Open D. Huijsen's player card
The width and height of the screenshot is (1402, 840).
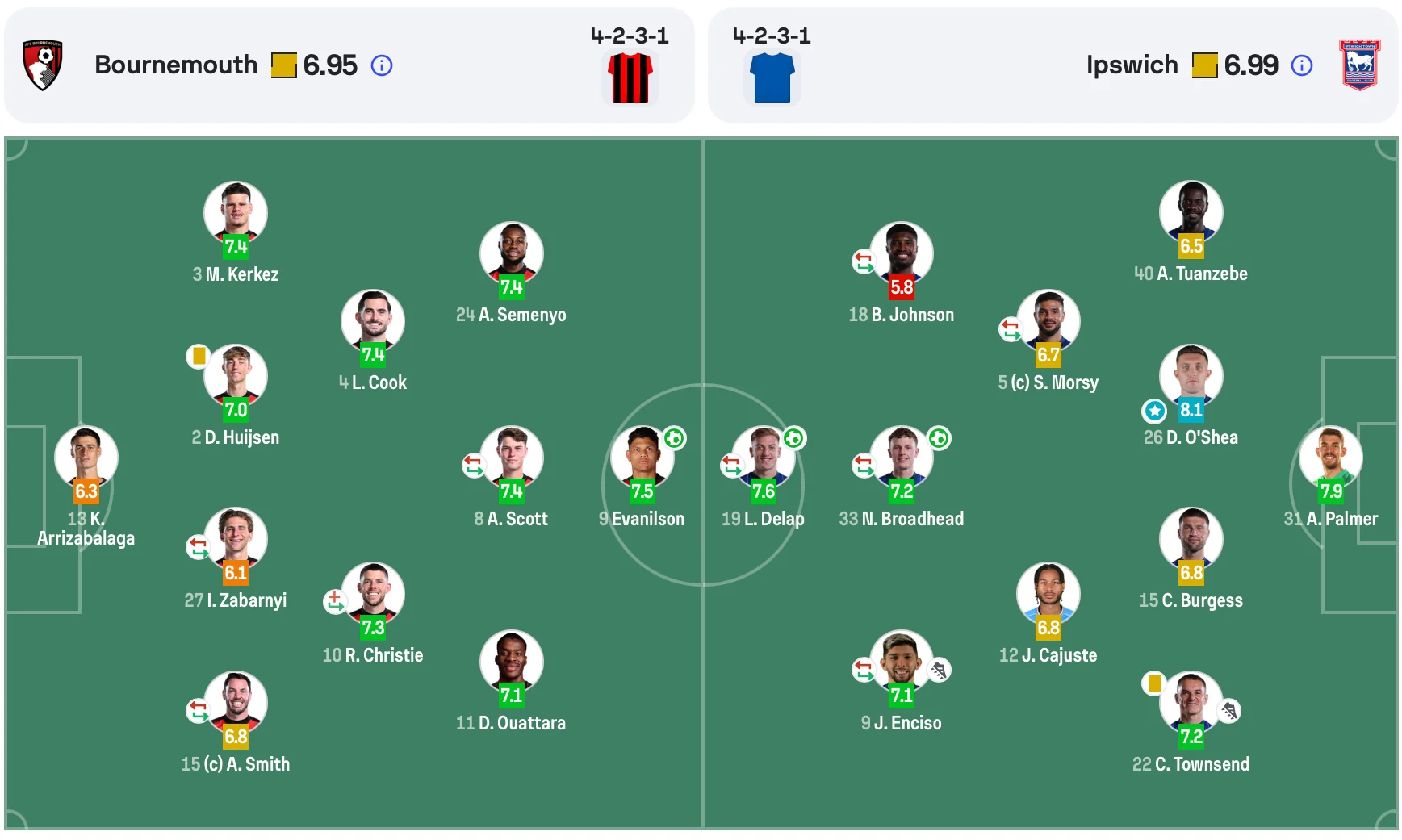[236, 377]
